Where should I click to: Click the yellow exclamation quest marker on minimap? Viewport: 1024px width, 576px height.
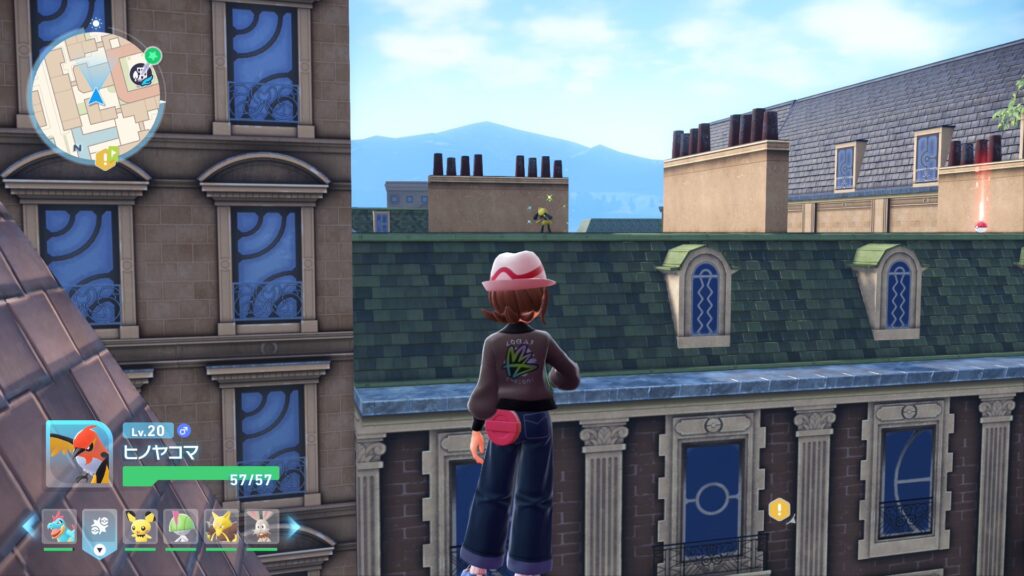pos(104,158)
